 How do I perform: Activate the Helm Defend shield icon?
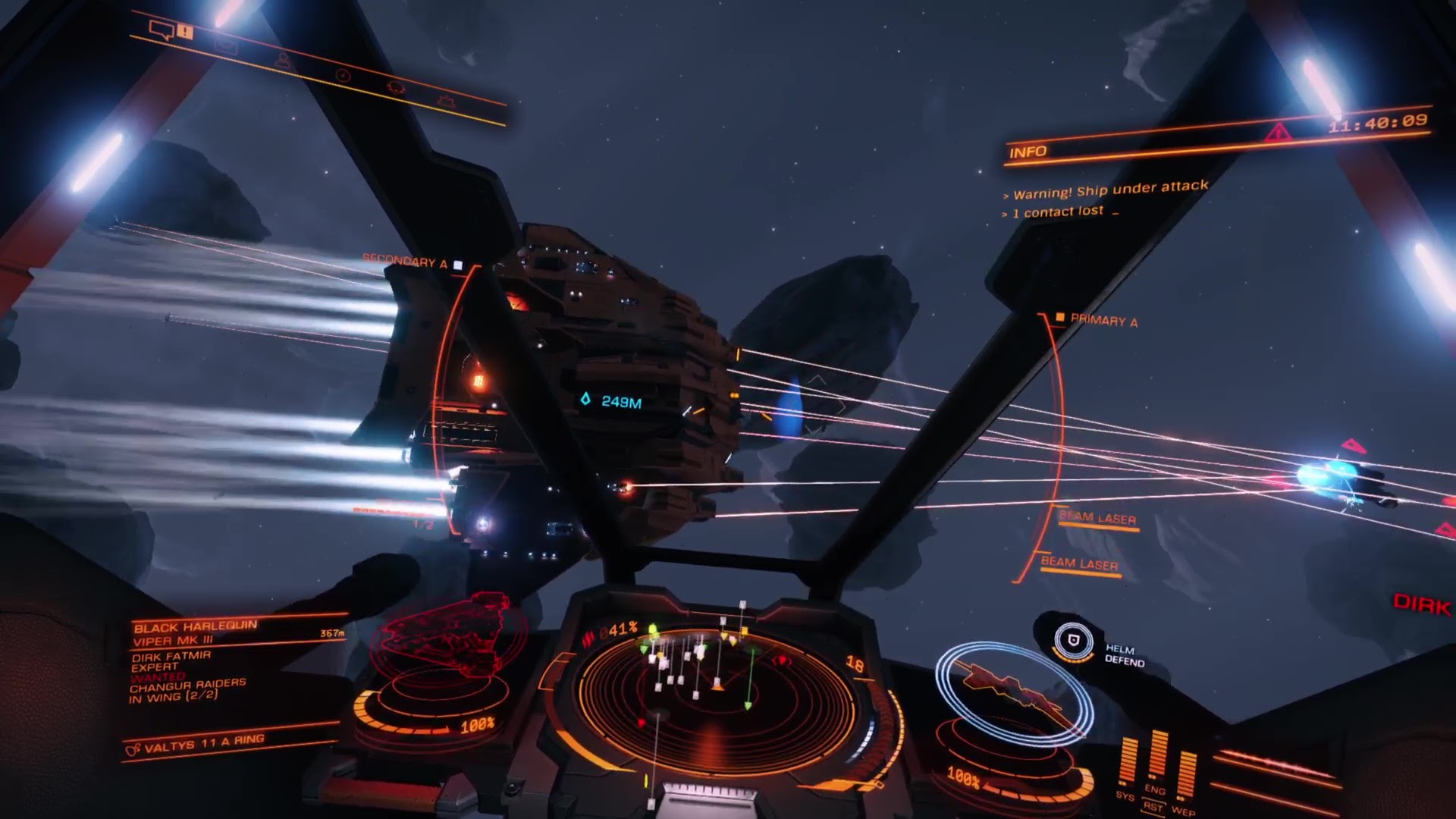[x=1073, y=642]
